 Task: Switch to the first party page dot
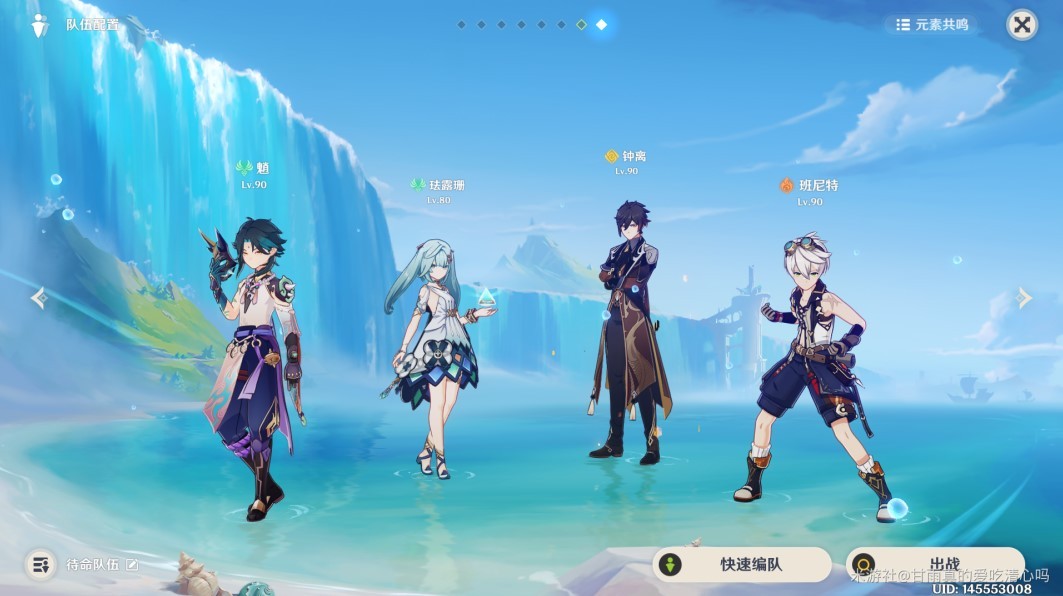461,24
